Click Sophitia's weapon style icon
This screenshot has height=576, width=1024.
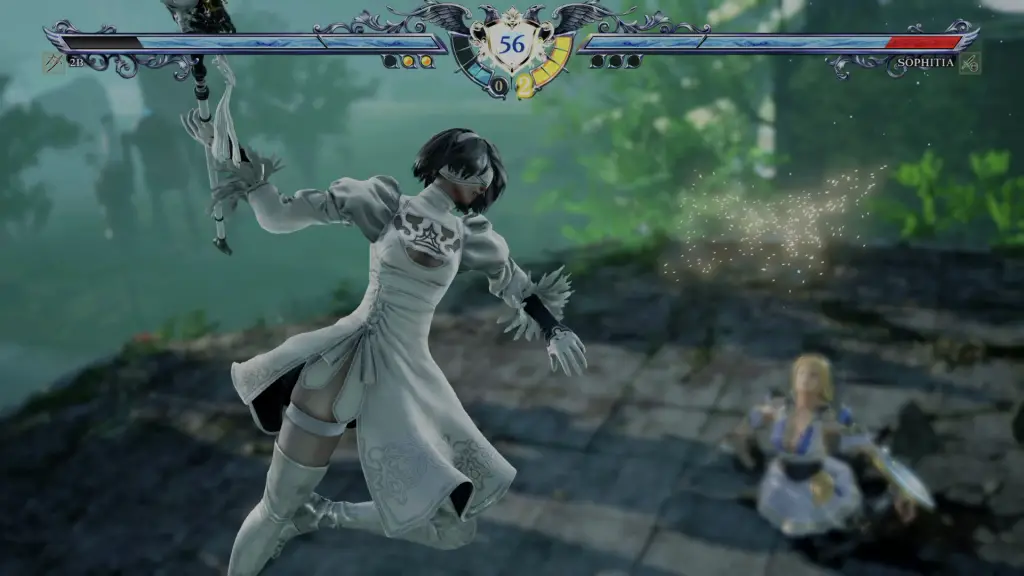tap(969, 63)
